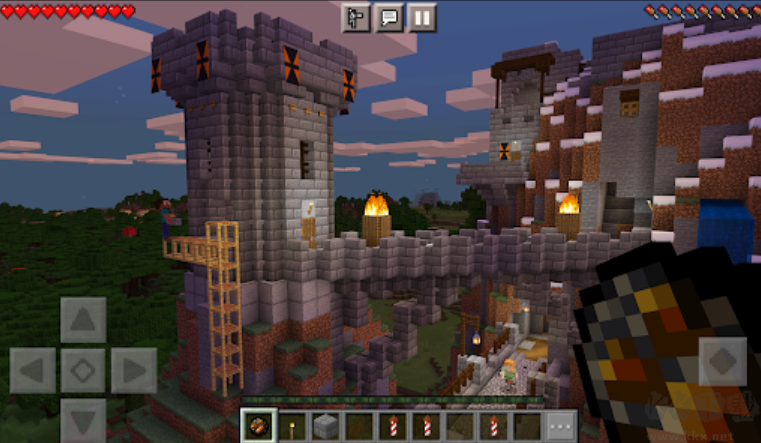Viewport: 761px width, 443px height.
Task: Pause the game with the pause button
Action: [x=422, y=17]
